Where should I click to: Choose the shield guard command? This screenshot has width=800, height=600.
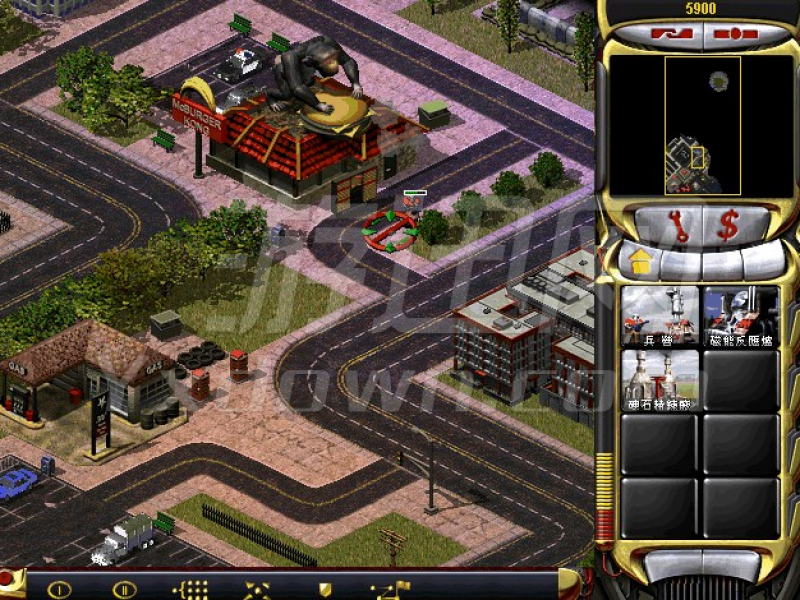[x=324, y=589]
